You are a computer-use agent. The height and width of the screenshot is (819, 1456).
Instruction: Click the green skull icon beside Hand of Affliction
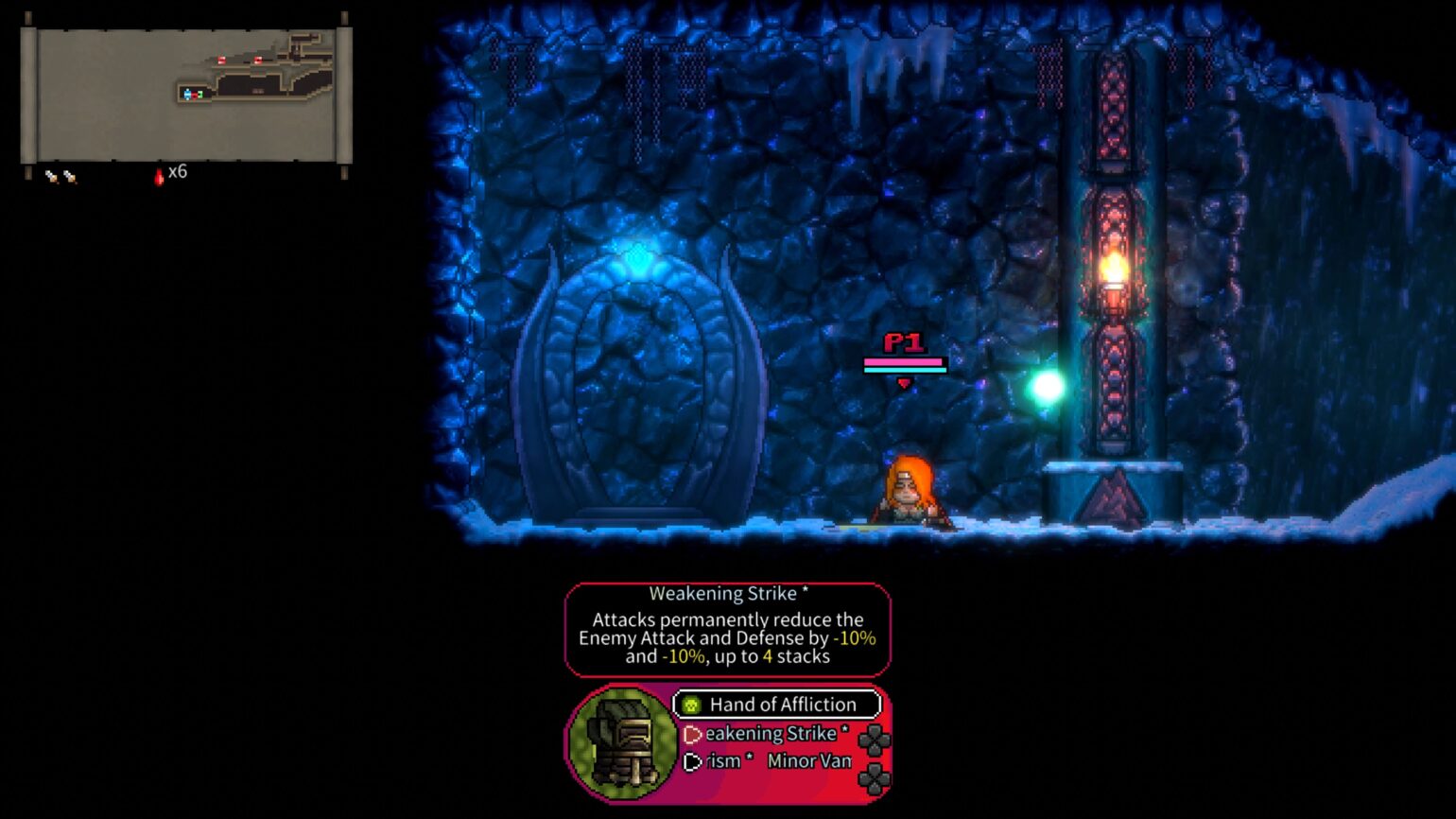tap(691, 705)
